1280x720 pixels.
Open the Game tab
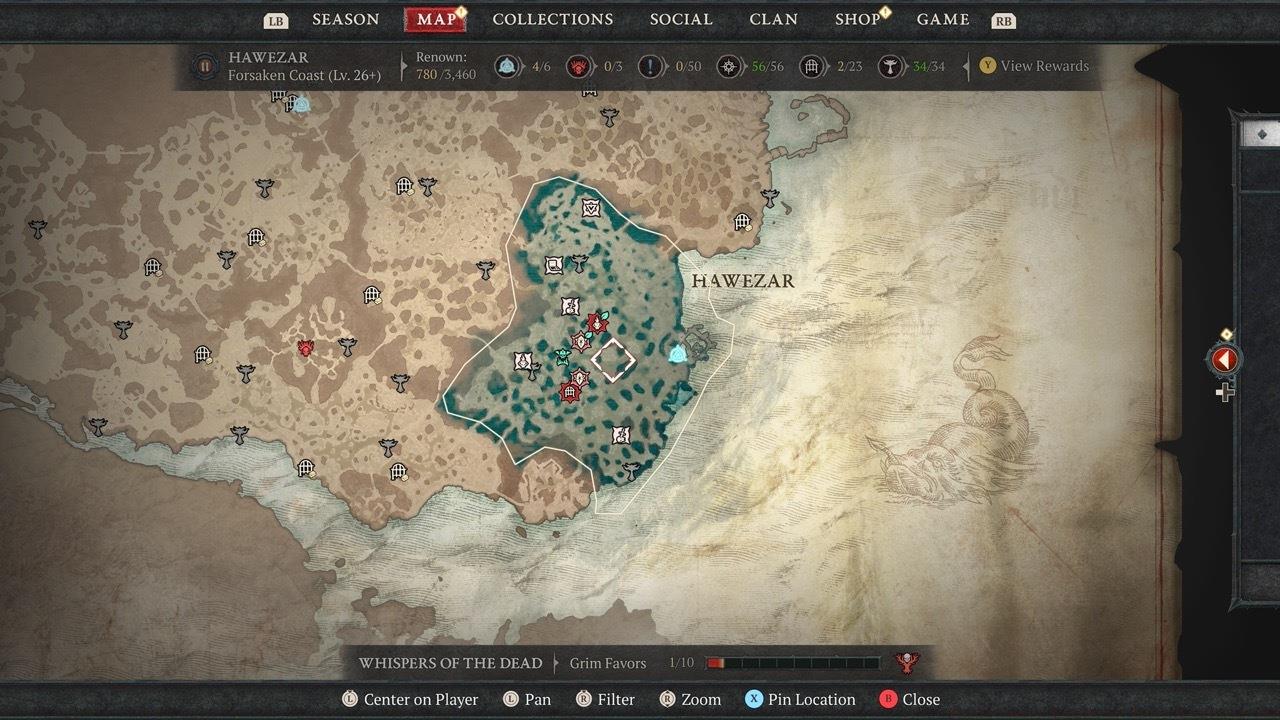[x=943, y=19]
